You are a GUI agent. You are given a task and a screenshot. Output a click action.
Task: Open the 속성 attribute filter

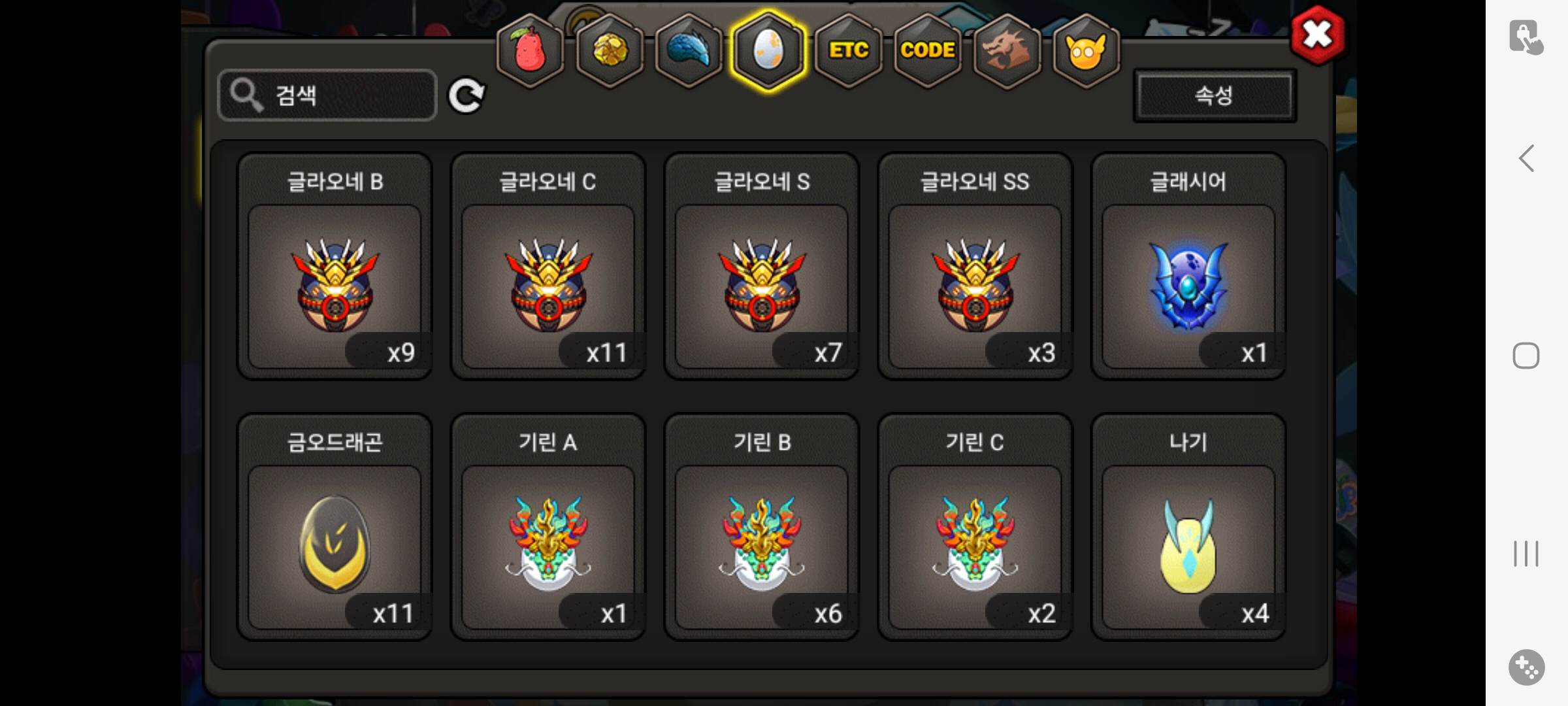[x=1214, y=95]
